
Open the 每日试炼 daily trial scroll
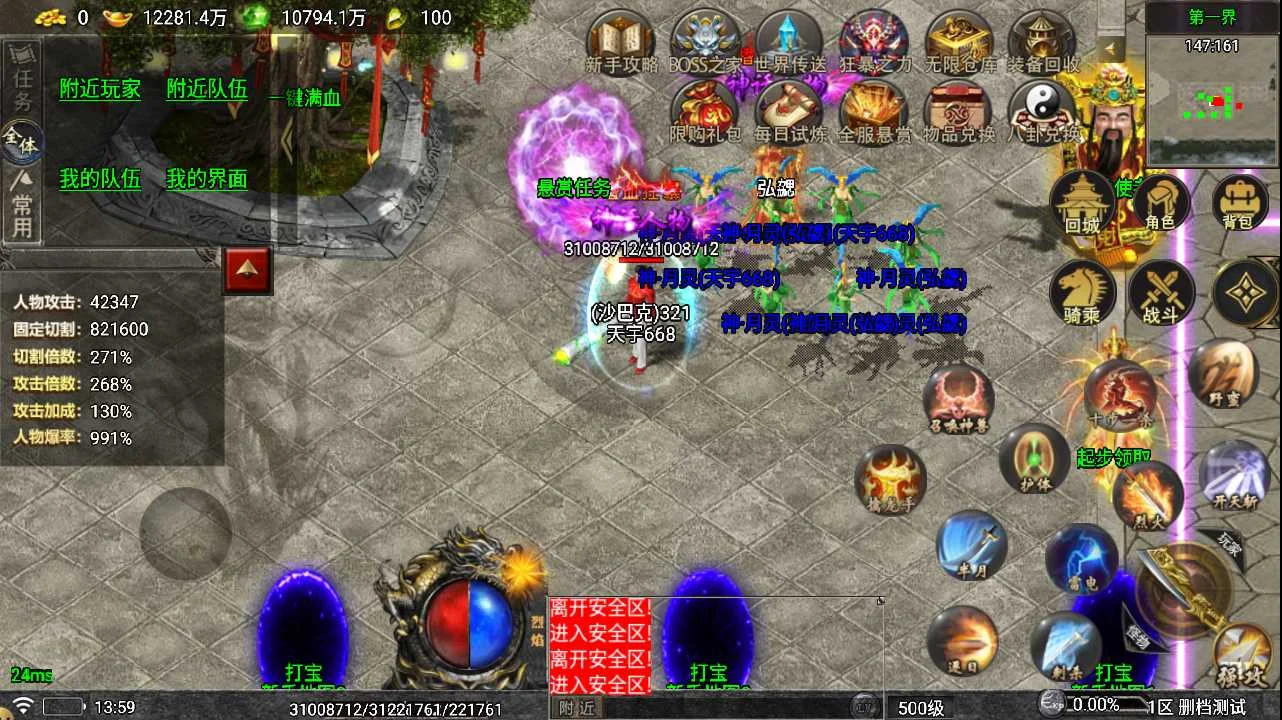click(x=790, y=110)
